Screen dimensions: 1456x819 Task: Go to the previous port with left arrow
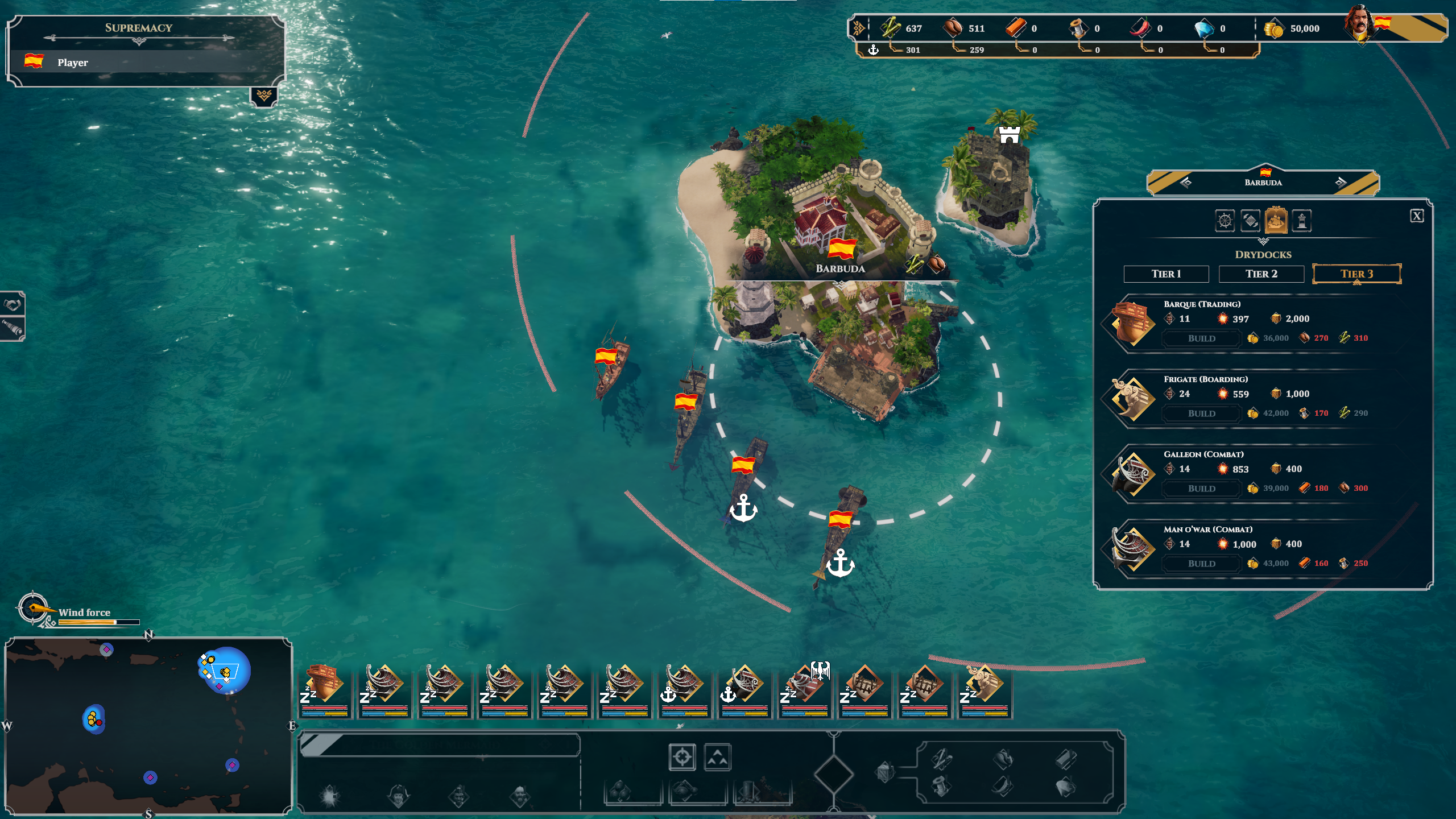[1186, 183]
